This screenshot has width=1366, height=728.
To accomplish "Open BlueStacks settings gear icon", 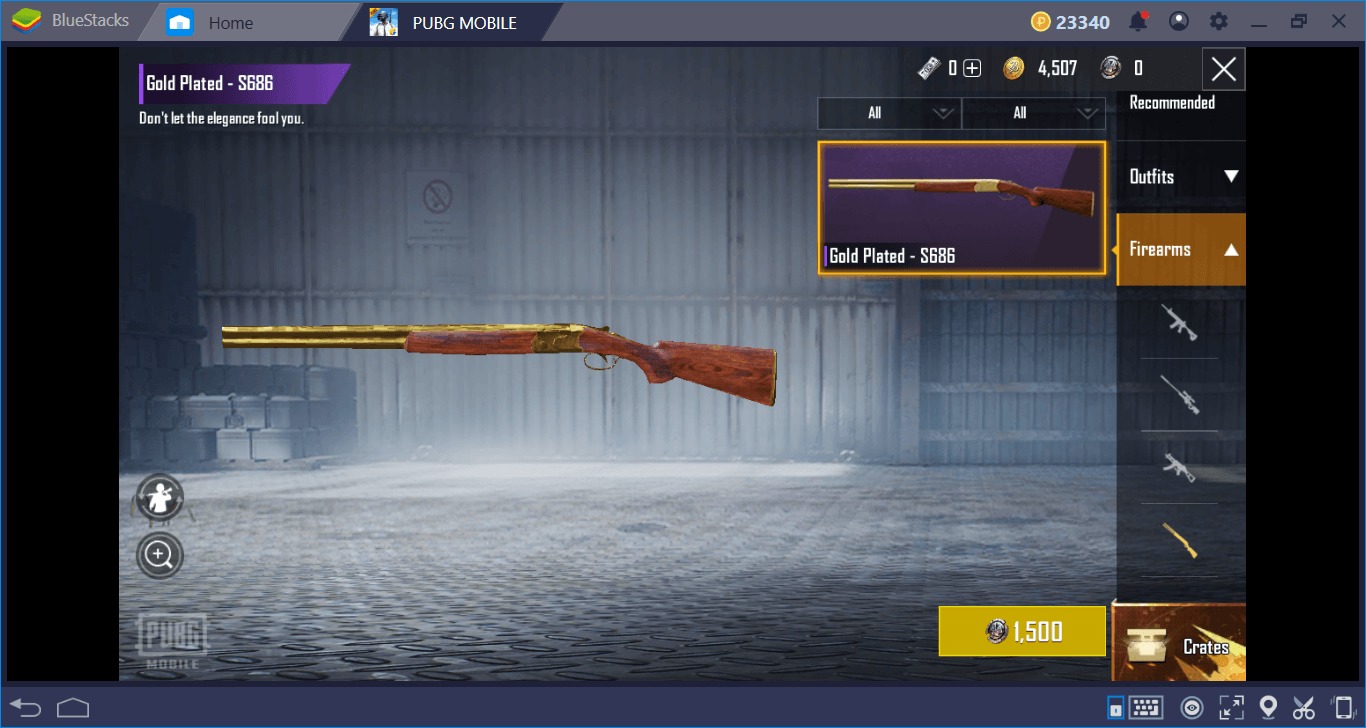I will coord(1218,20).
